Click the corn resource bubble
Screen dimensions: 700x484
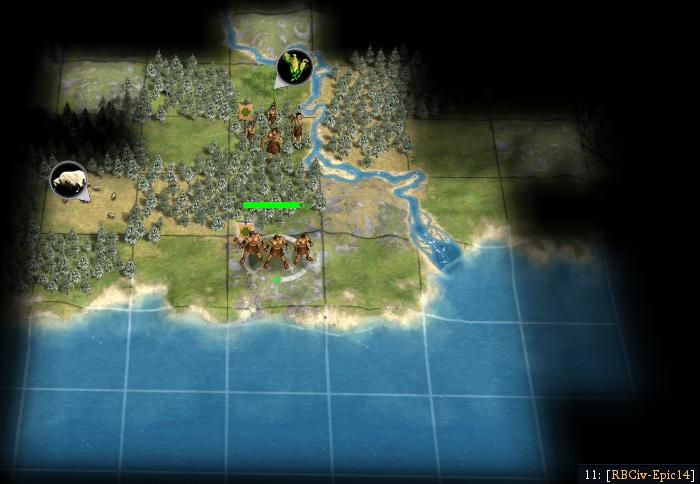coord(294,66)
